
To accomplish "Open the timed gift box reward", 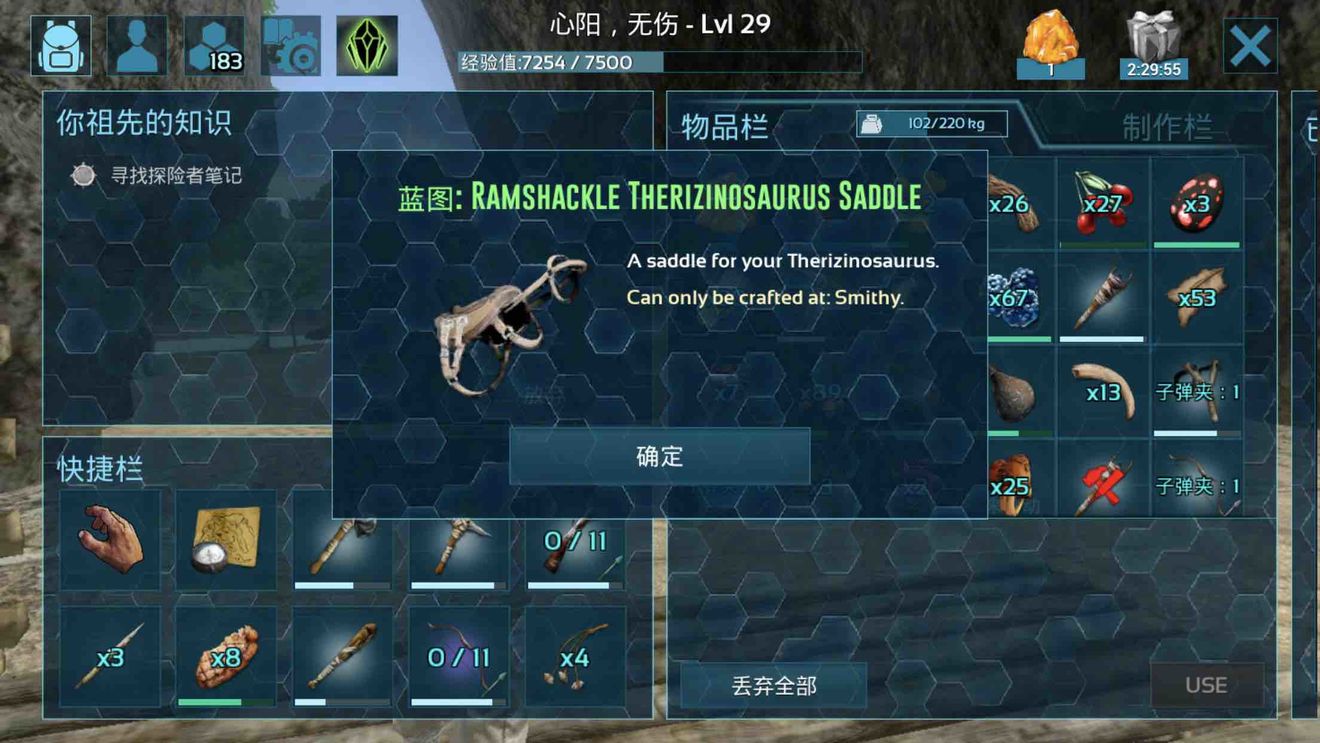I will (1155, 38).
